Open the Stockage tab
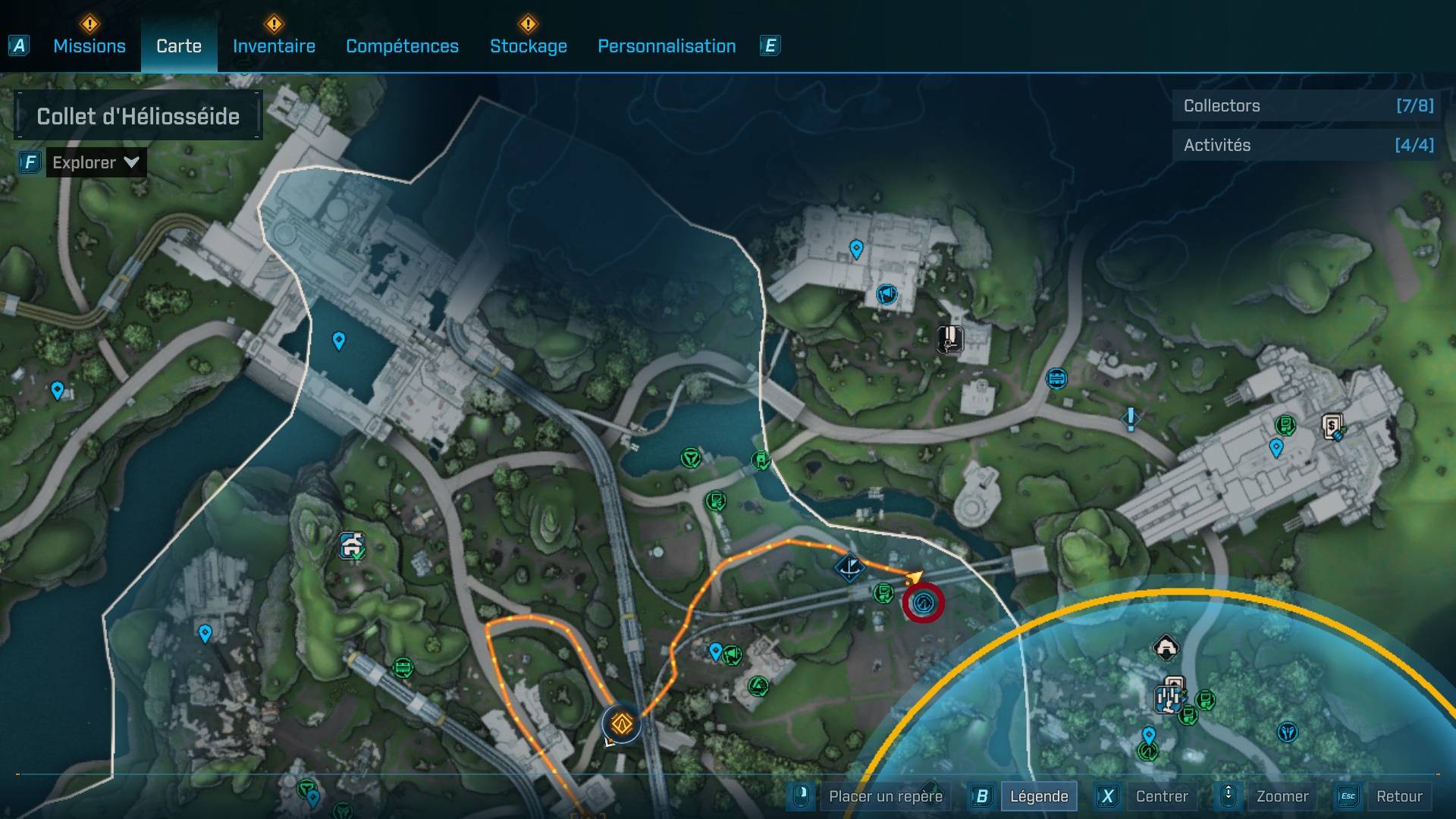Screen dimensions: 1456x819 pyautogui.click(x=528, y=46)
